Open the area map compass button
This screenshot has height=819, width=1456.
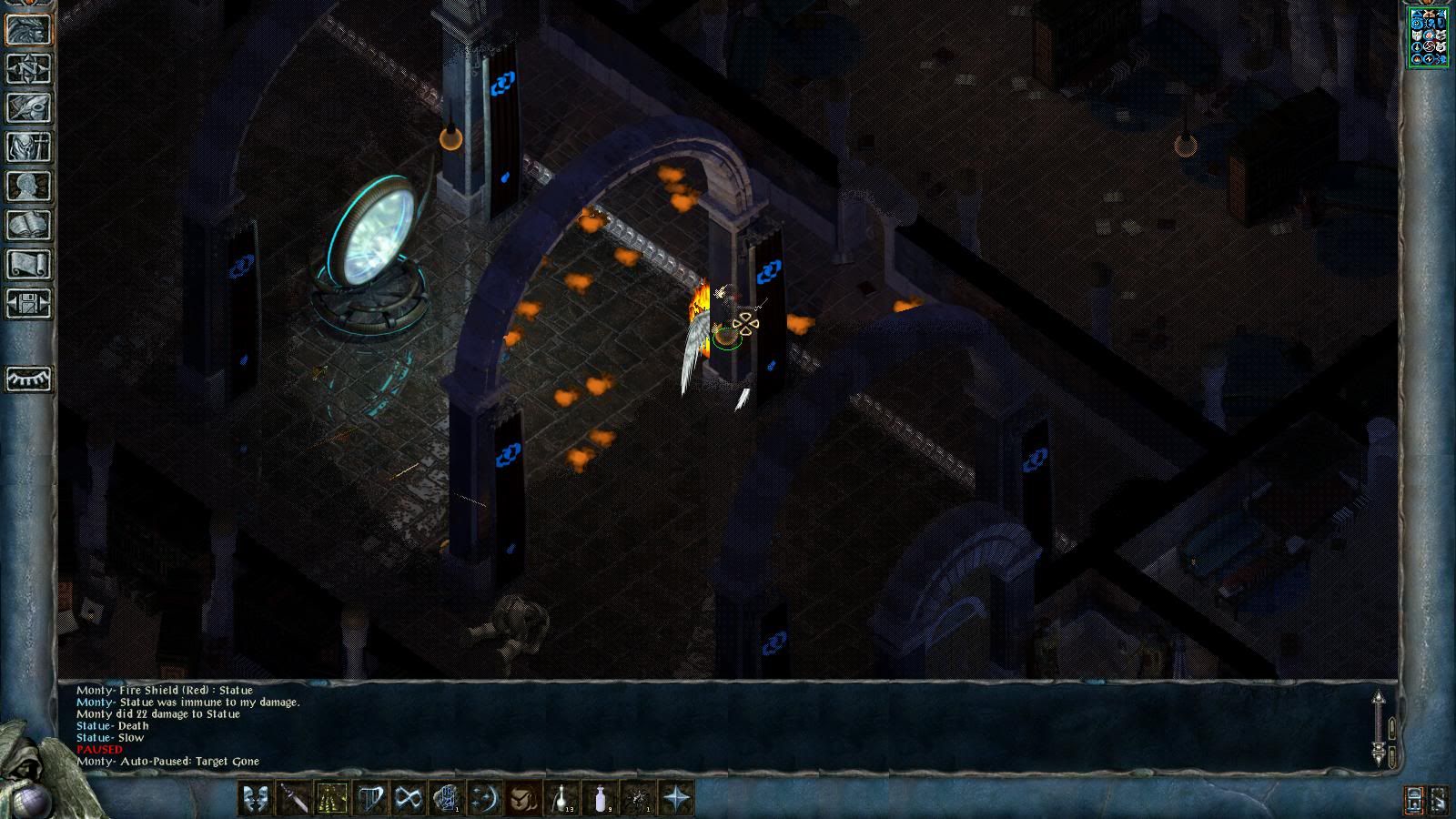[x=28, y=68]
